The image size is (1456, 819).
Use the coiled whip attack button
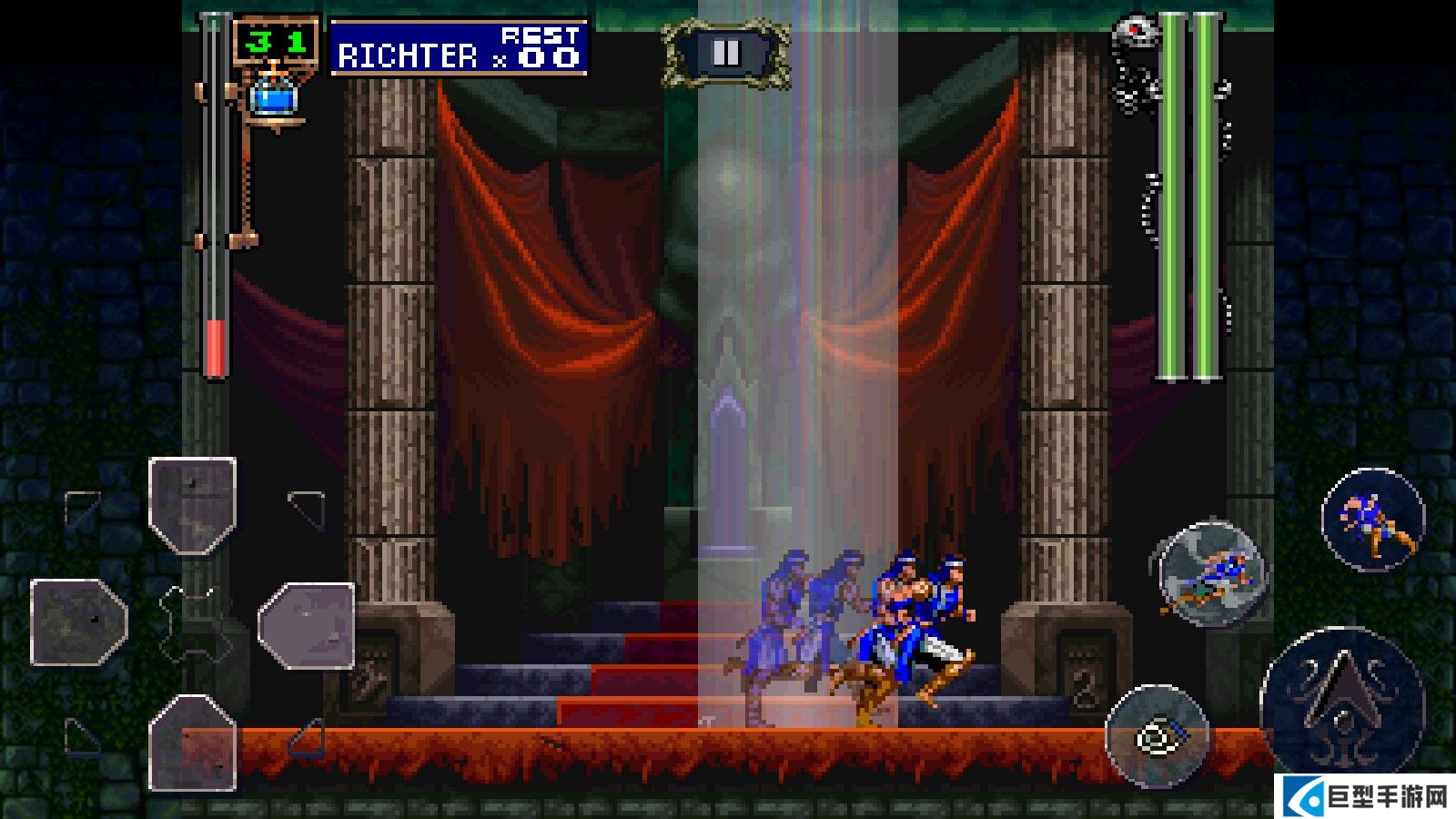(1158, 735)
